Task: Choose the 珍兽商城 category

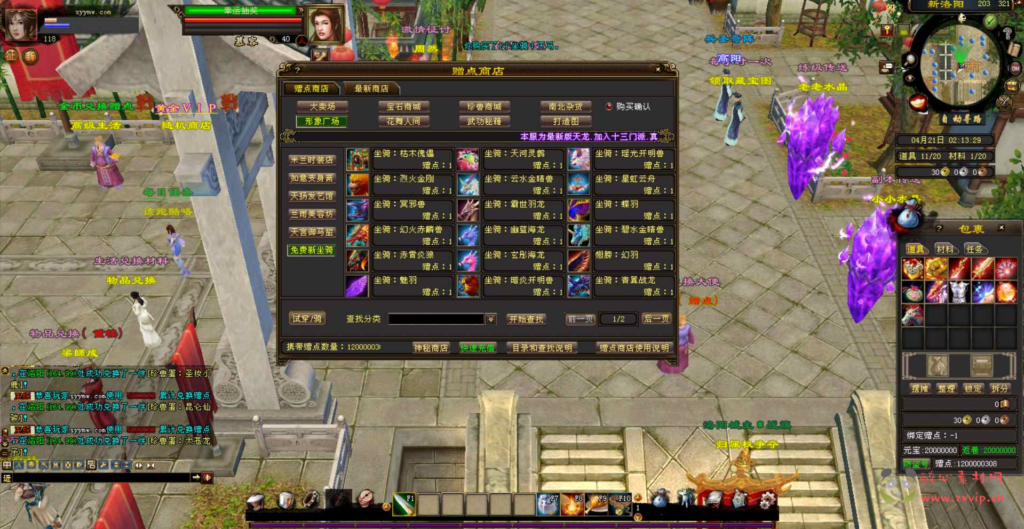Action: pyautogui.click(x=484, y=106)
